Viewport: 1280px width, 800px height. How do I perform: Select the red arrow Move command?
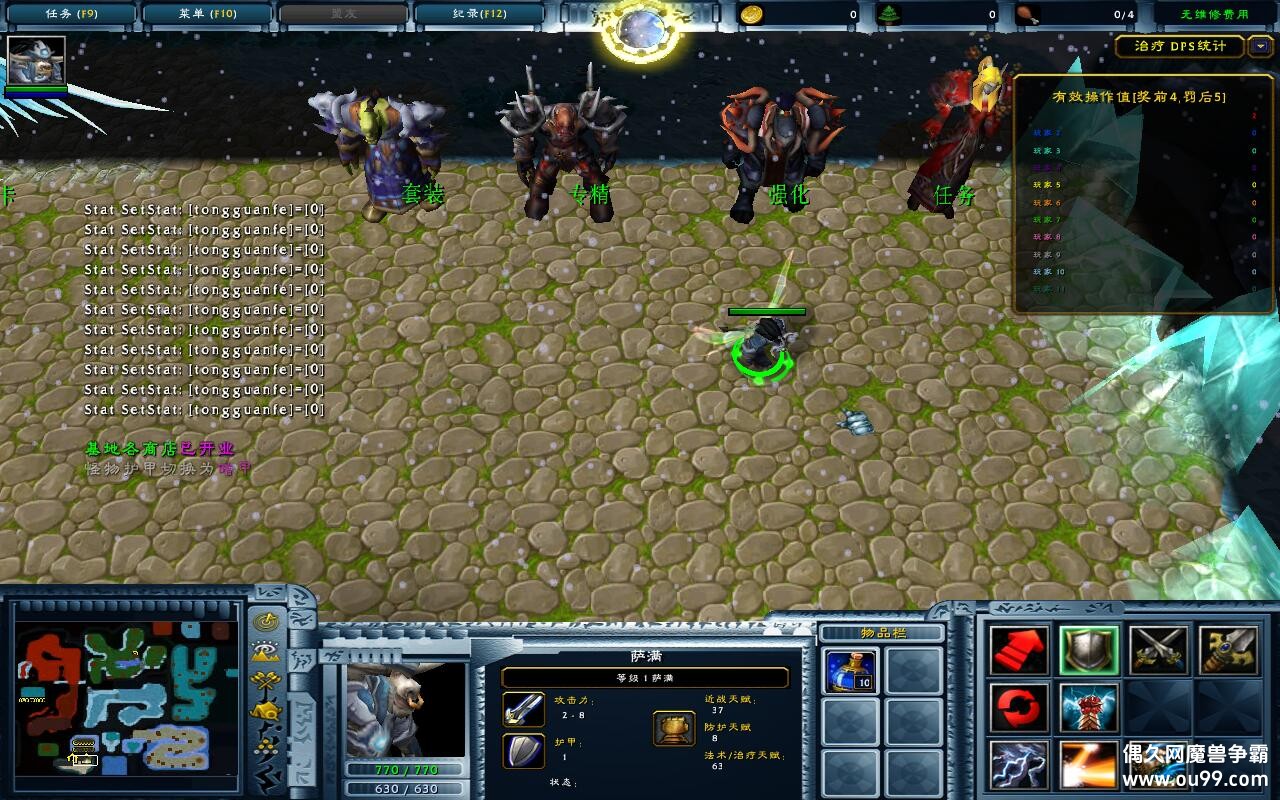[x=1019, y=650]
